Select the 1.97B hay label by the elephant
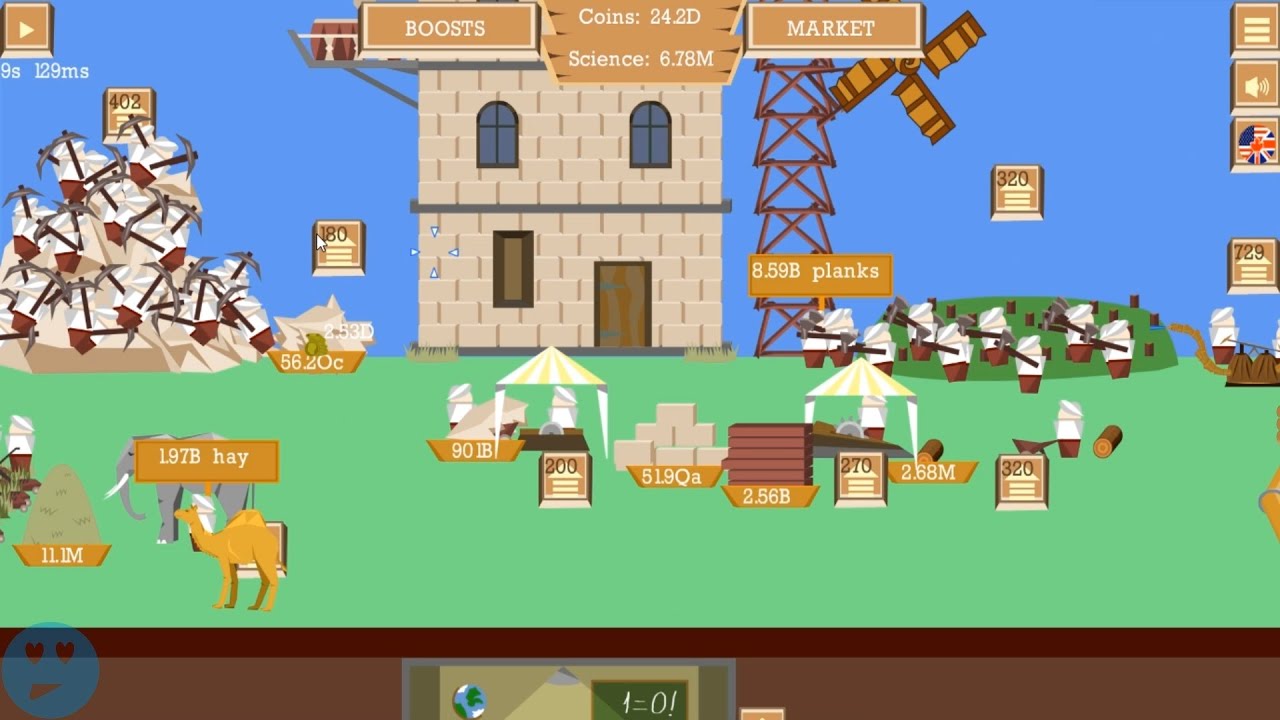Image resolution: width=1280 pixels, height=720 pixels. (205, 459)
